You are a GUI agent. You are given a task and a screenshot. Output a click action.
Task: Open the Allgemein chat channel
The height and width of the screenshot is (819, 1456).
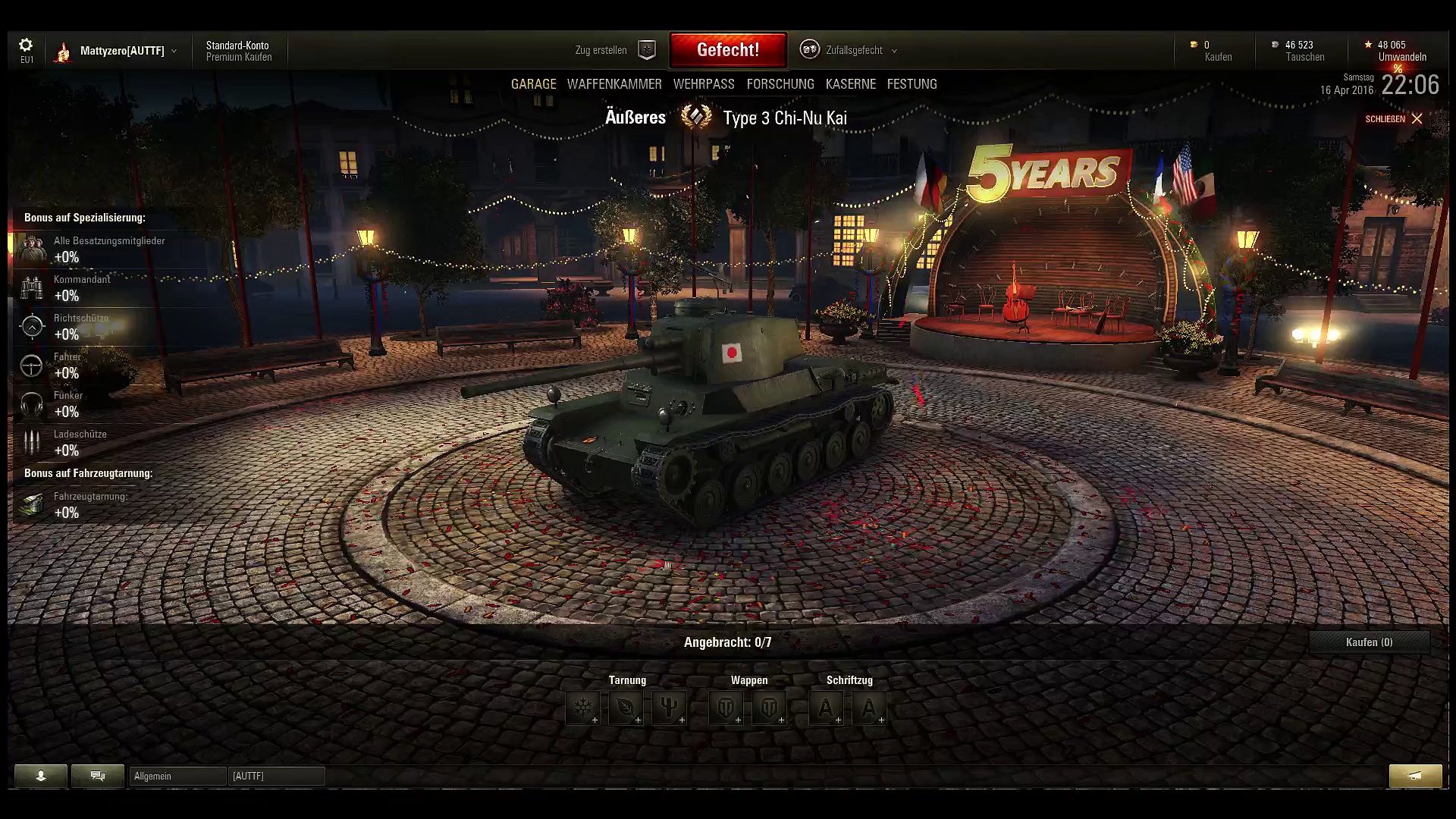[x=177, y=776]
